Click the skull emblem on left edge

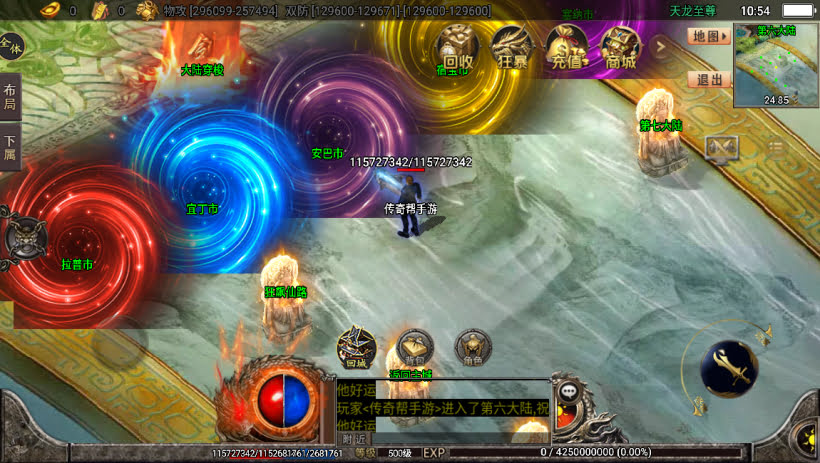coord(22,237)
